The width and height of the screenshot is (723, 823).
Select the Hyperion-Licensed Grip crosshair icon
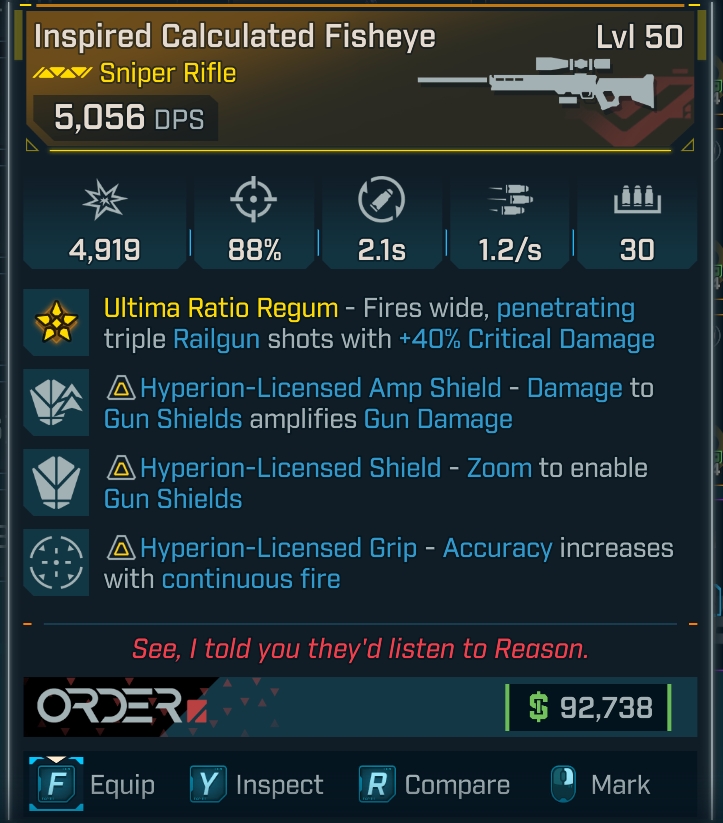58,563
